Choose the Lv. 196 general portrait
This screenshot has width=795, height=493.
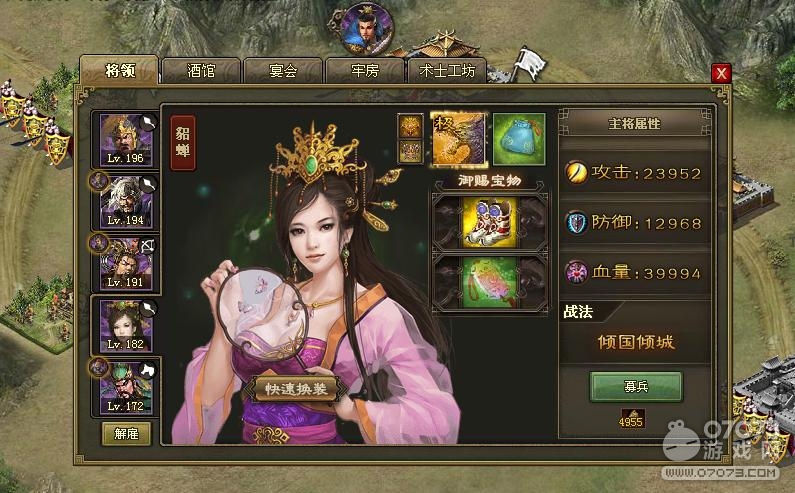tap(125, 140)
